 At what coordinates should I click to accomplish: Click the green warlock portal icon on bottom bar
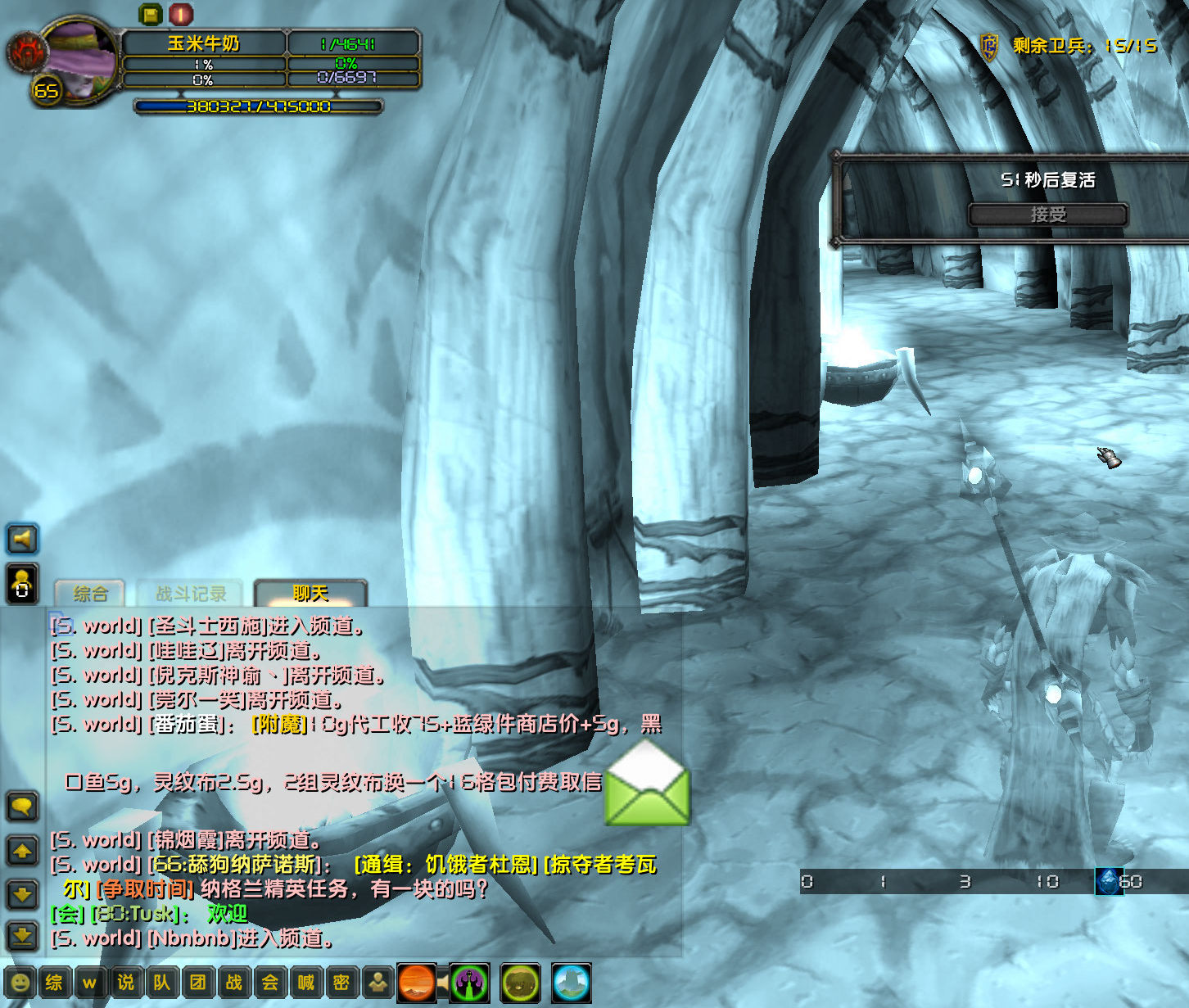[x=469, y=986]
